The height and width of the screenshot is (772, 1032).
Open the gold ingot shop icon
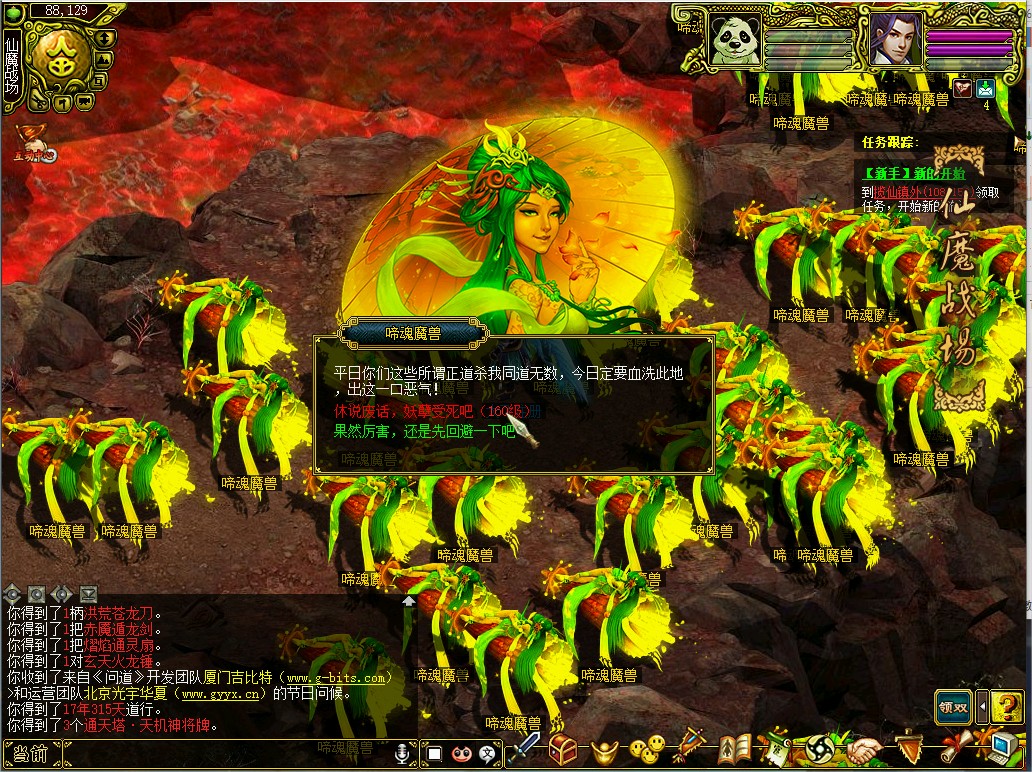click(607, 748)
